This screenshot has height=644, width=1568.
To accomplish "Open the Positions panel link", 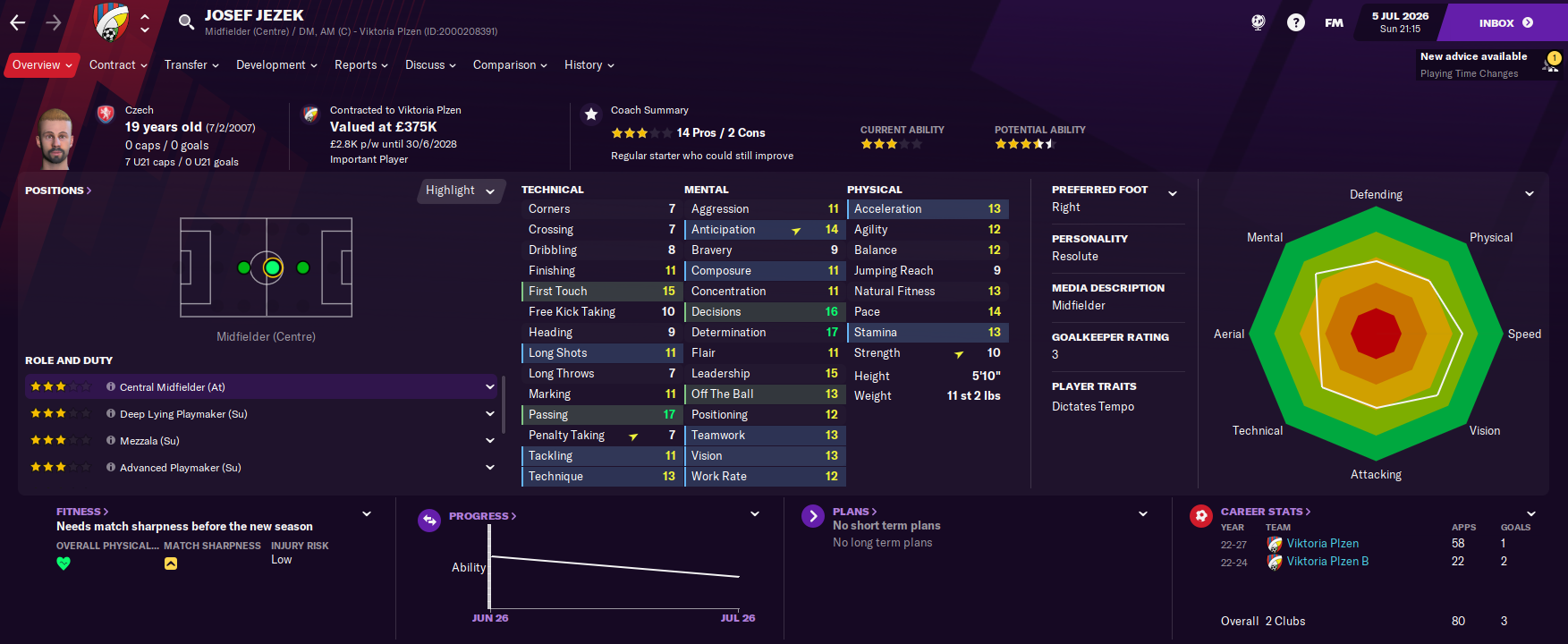I will click(58, 191).
